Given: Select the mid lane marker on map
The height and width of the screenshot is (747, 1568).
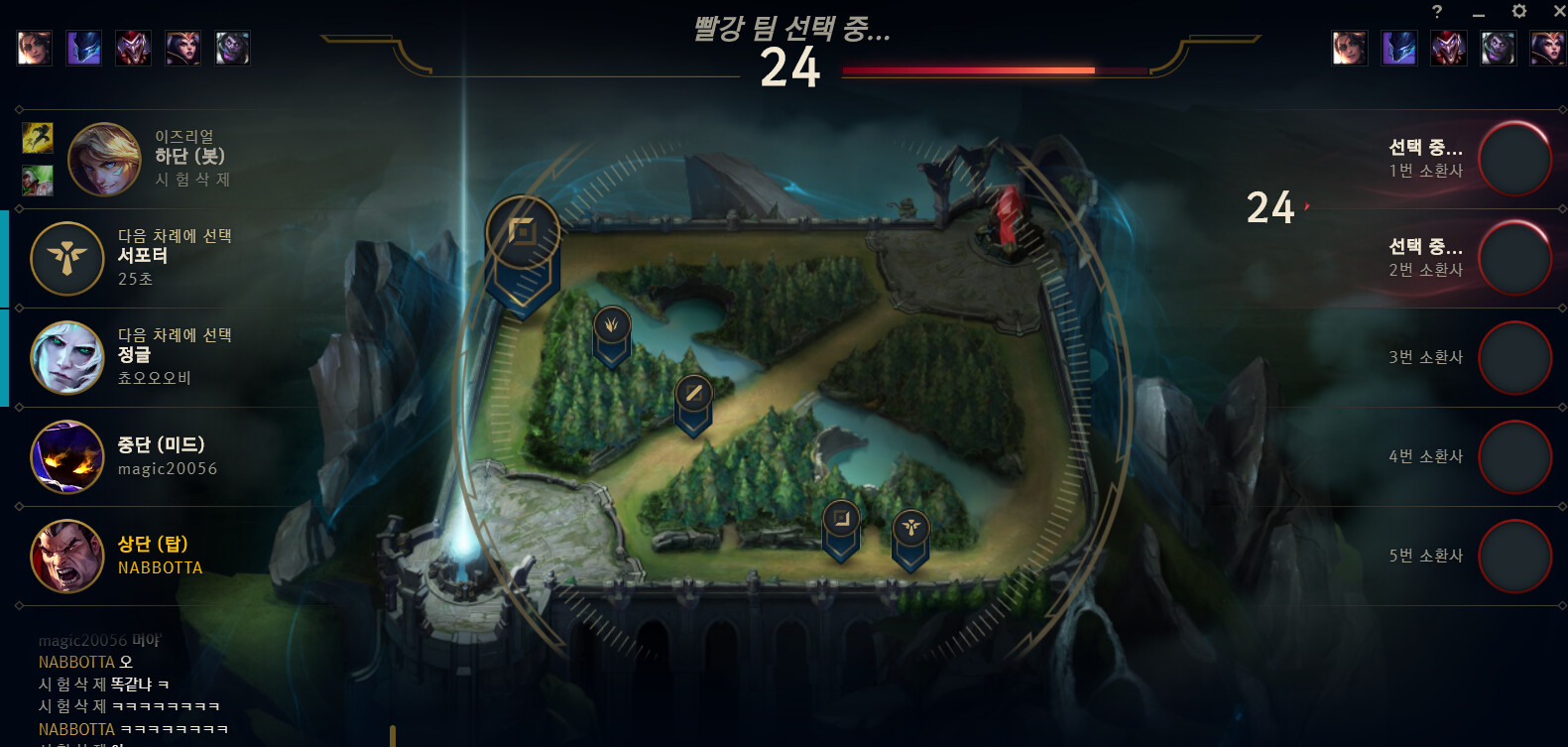Looking at the screenshot, I should coord(693,395).
